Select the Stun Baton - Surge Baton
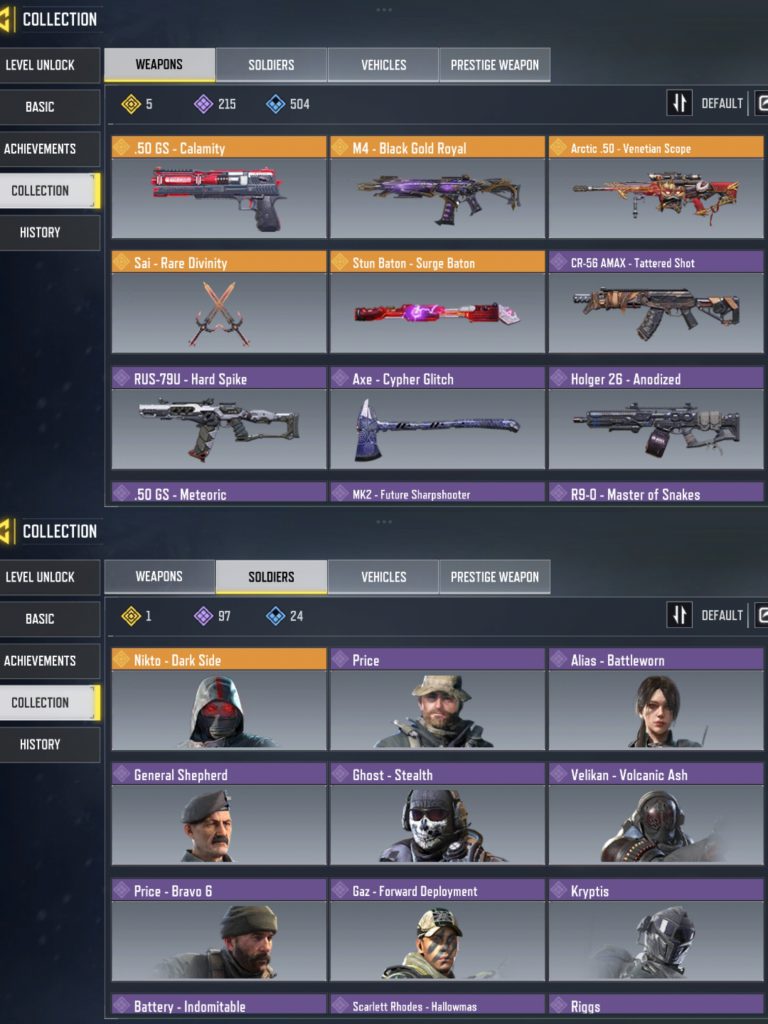This screenshot has width=768, height=1024. click(437, 302)
